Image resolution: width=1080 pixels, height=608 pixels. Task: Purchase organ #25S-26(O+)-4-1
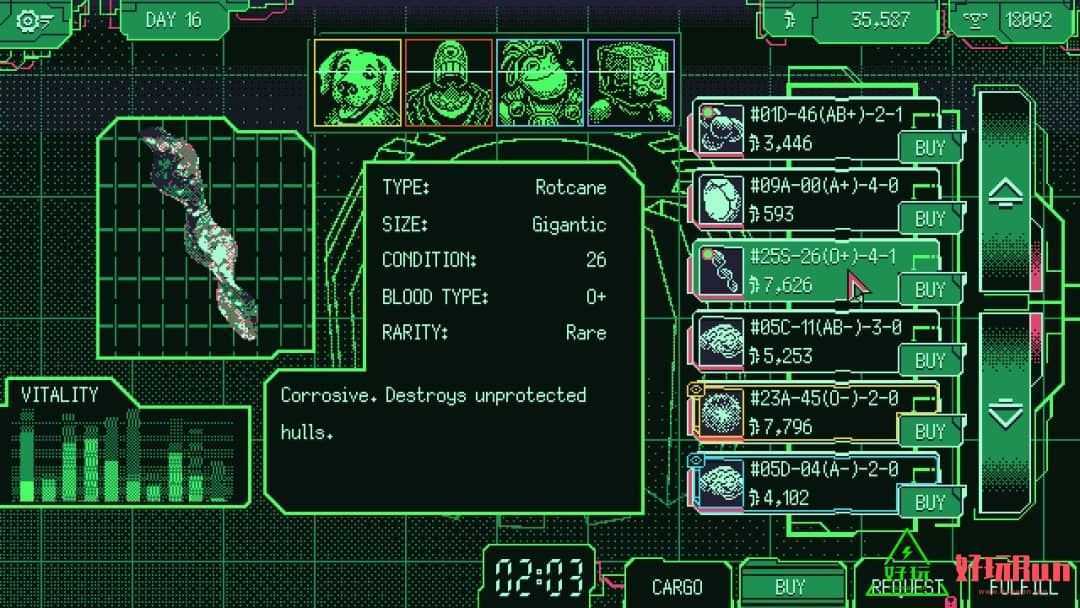[x=930, y=290]
